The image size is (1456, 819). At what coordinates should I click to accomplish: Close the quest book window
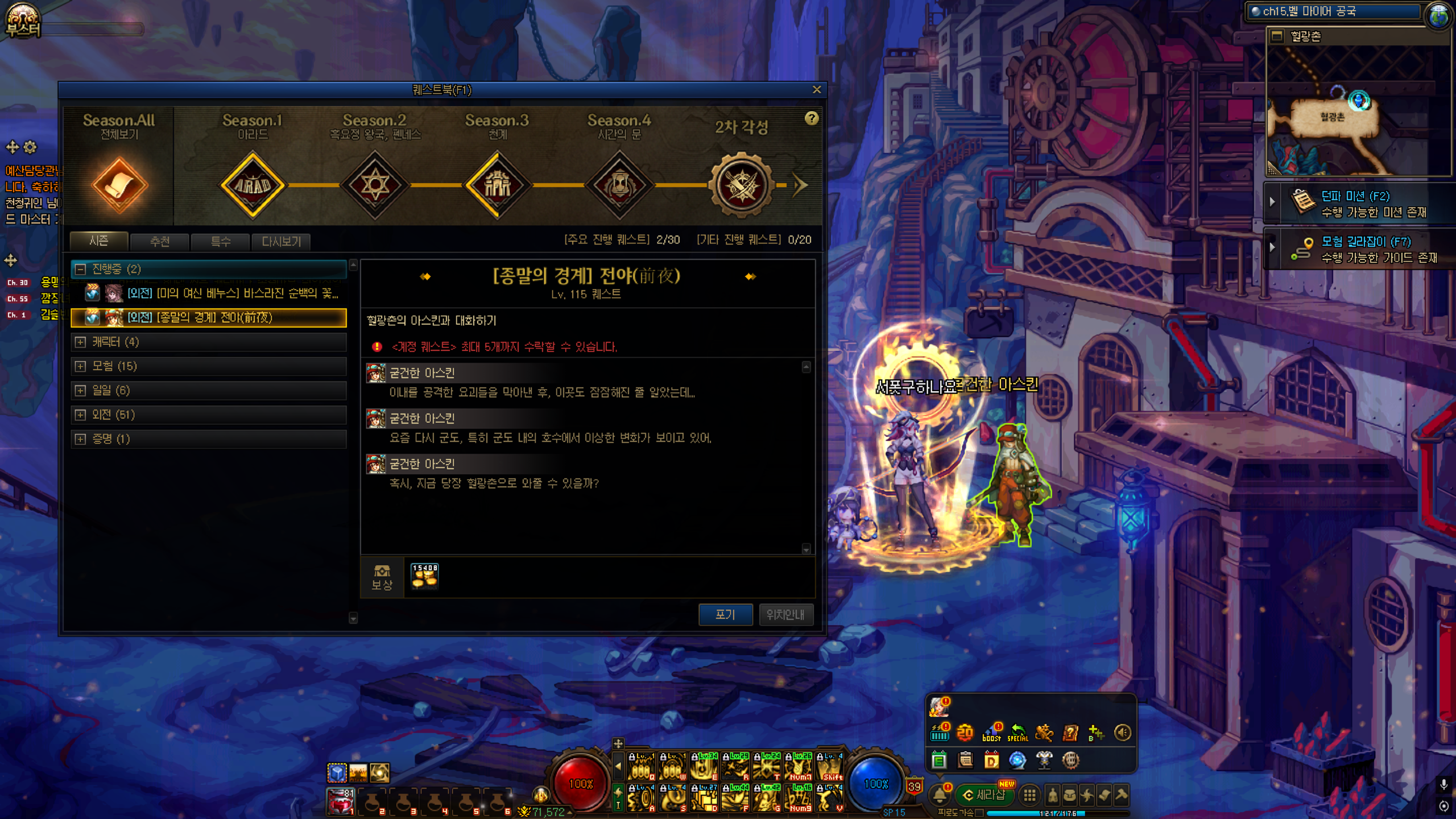[x=817, y=89]
